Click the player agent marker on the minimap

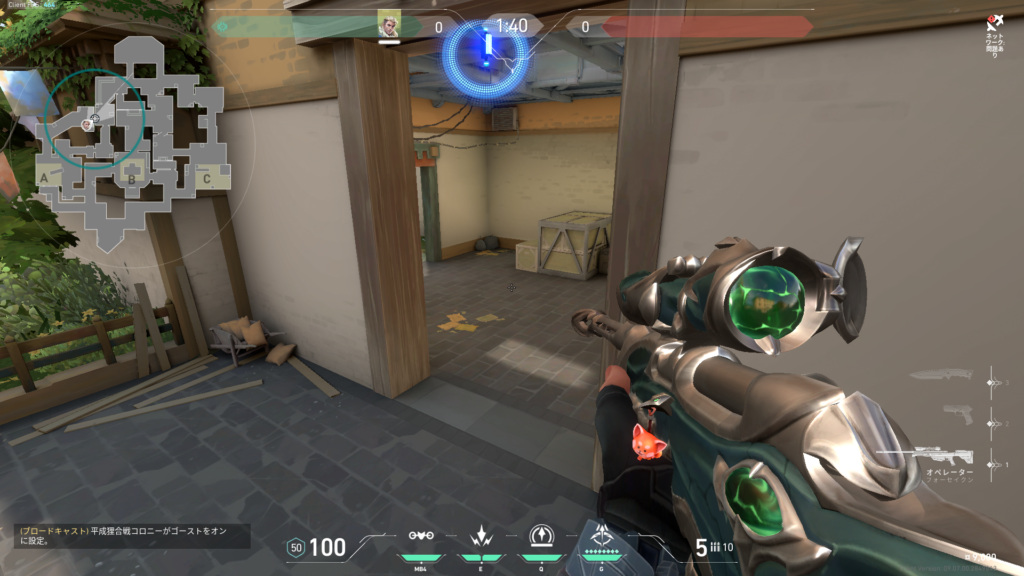(88, 124)
